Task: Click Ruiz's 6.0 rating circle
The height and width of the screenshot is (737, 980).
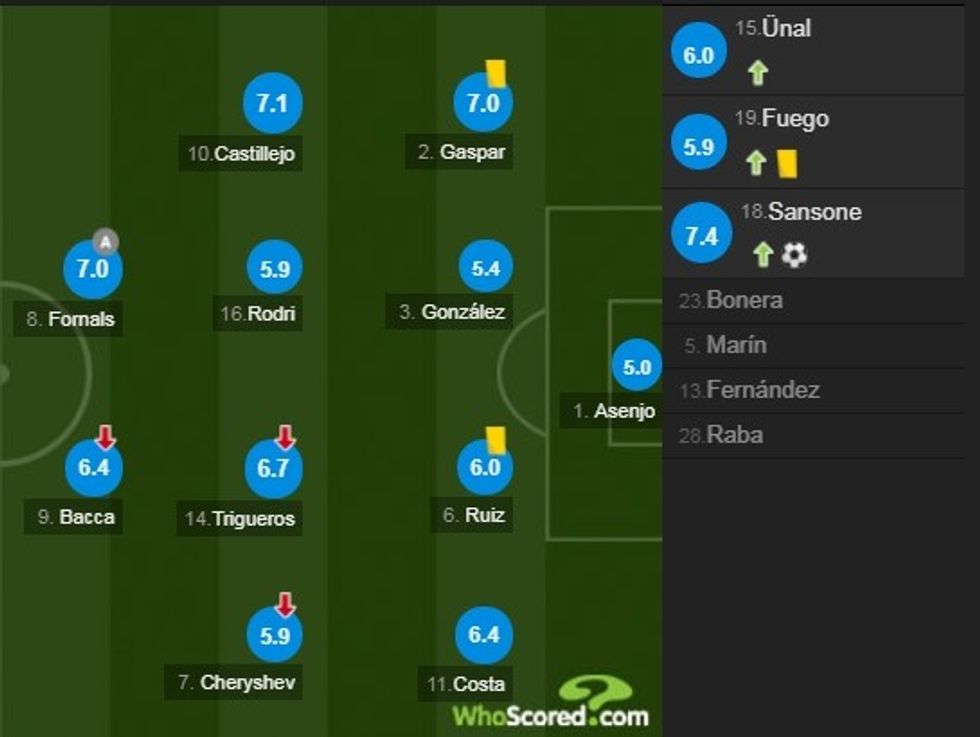Action: (484, 467)
